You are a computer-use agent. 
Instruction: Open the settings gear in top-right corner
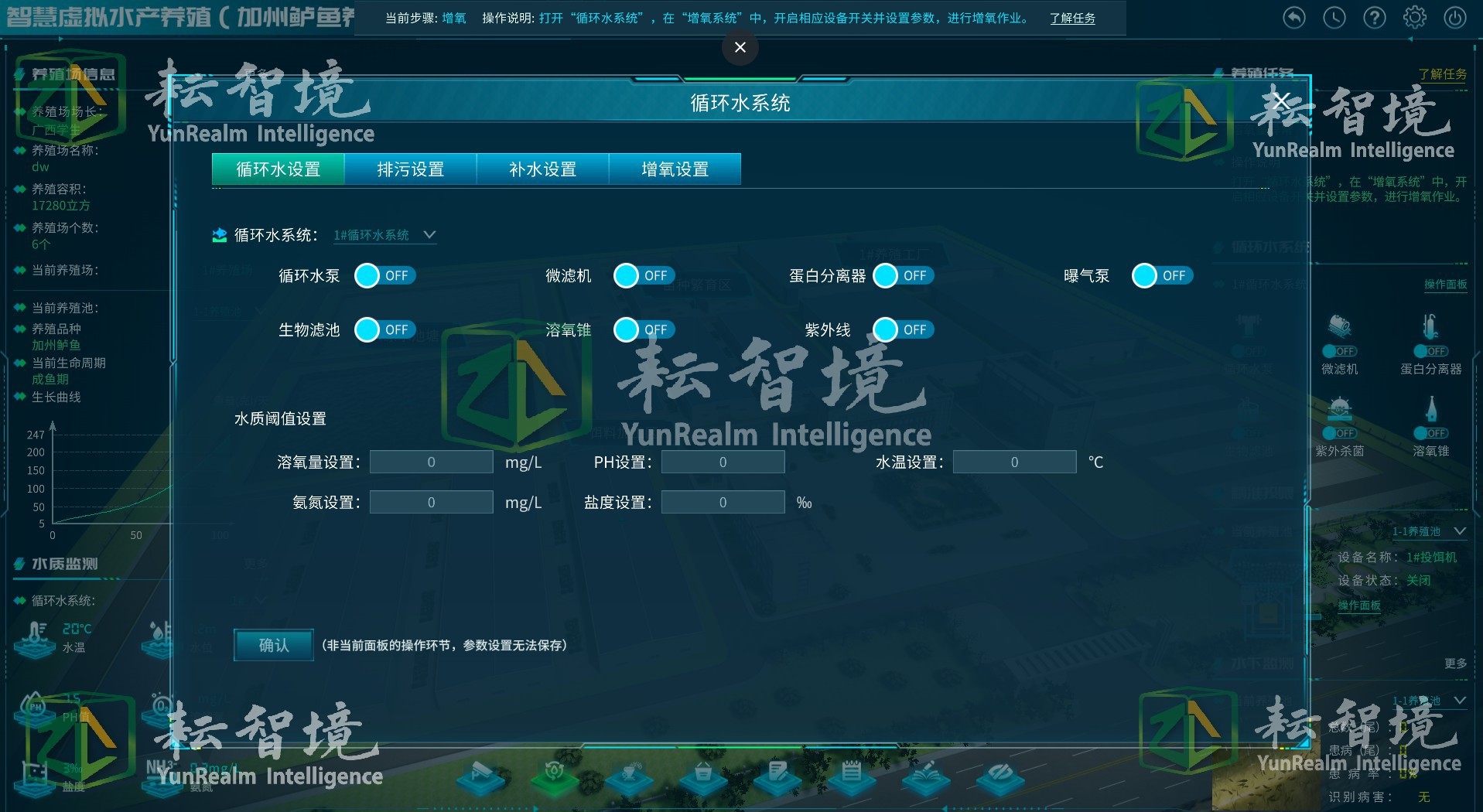[1415, 17]
